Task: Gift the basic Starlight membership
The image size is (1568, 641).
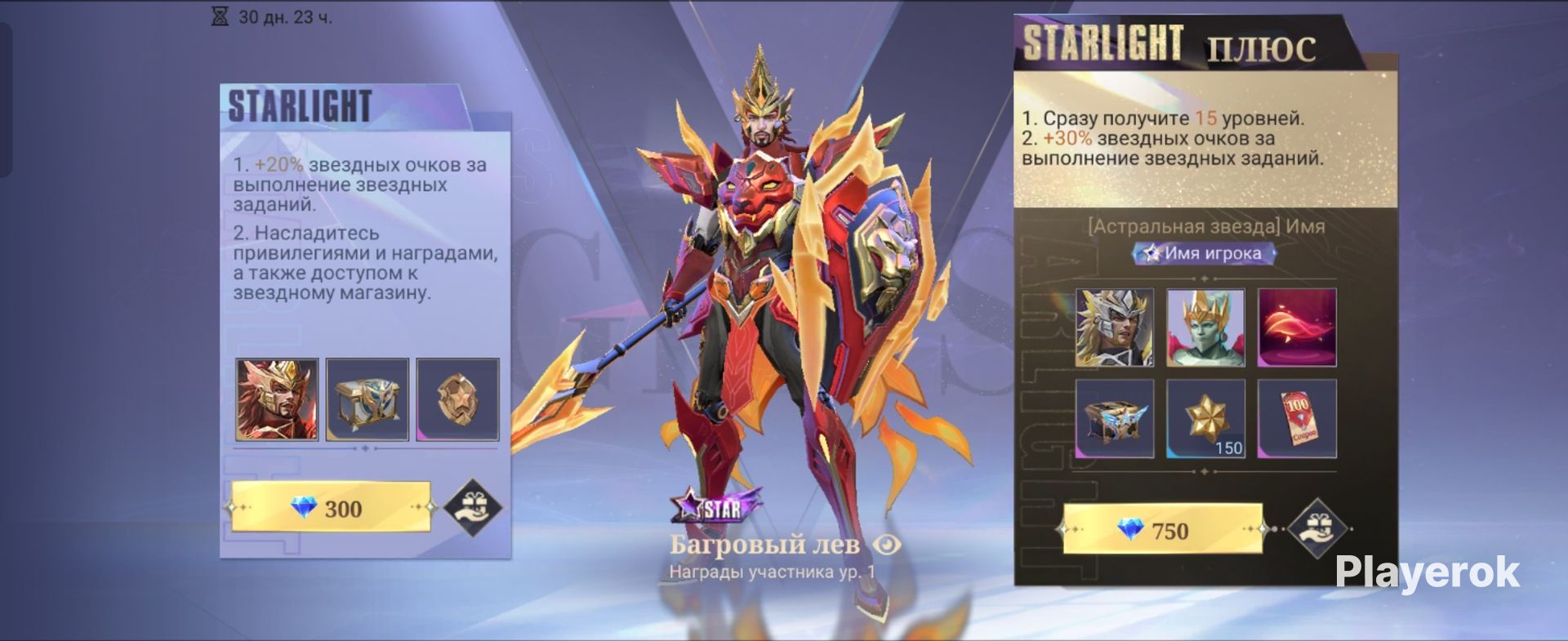Action: coord(473,506)
